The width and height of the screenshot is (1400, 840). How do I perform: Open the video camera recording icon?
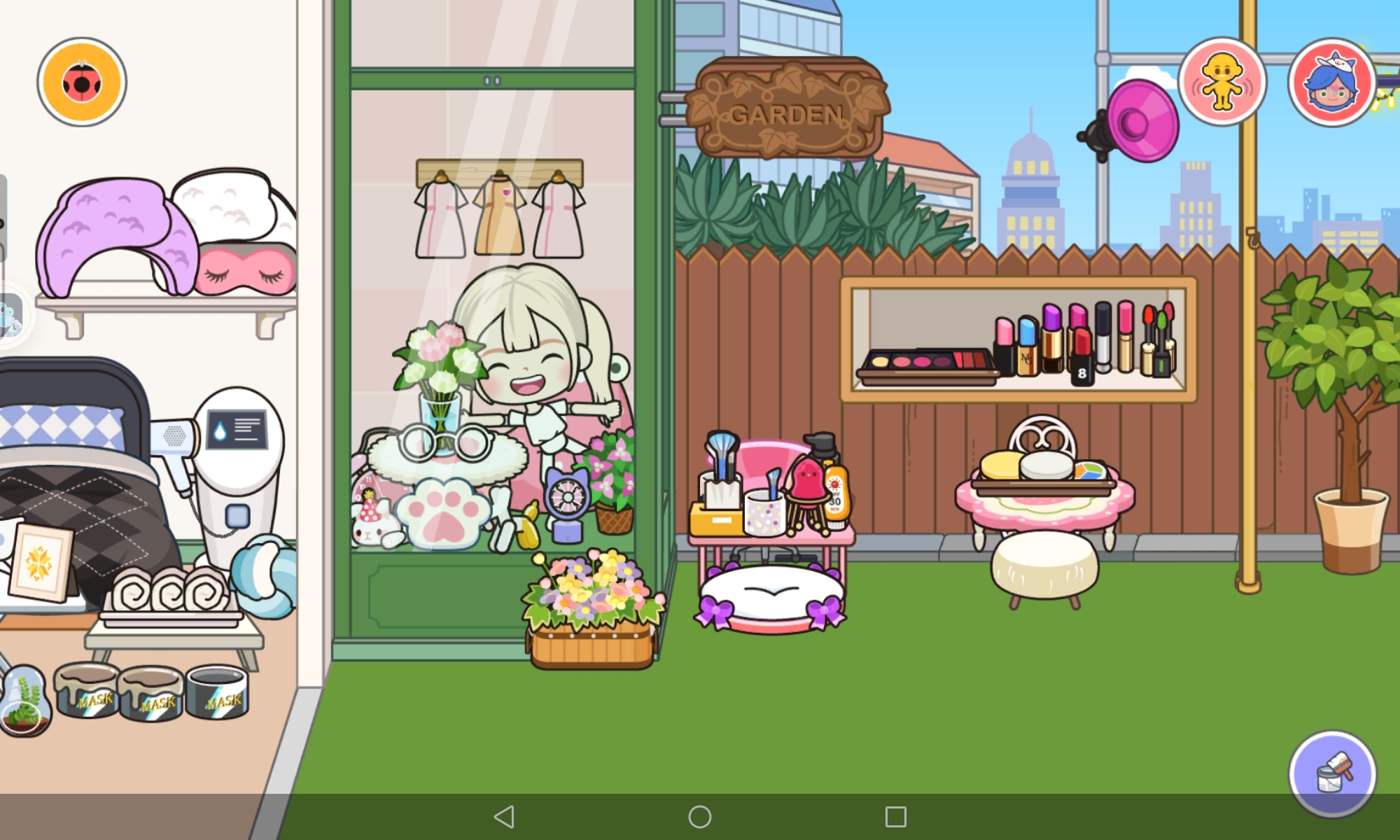(x=10, y=315)
